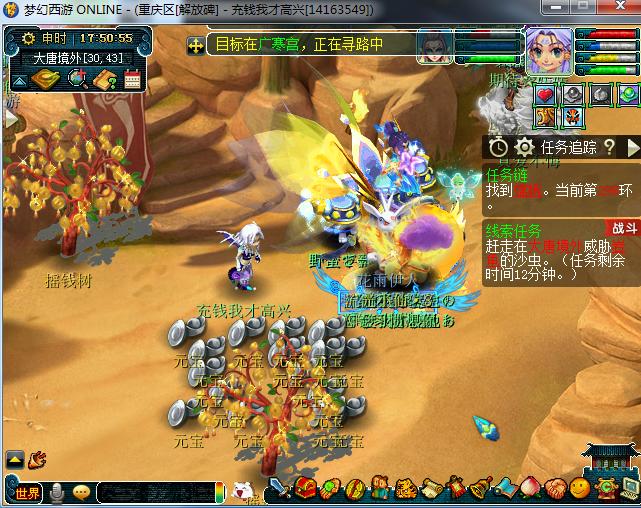Collapse the quest tracker arrow button
The image size is (641, 508).
[632, 147]
